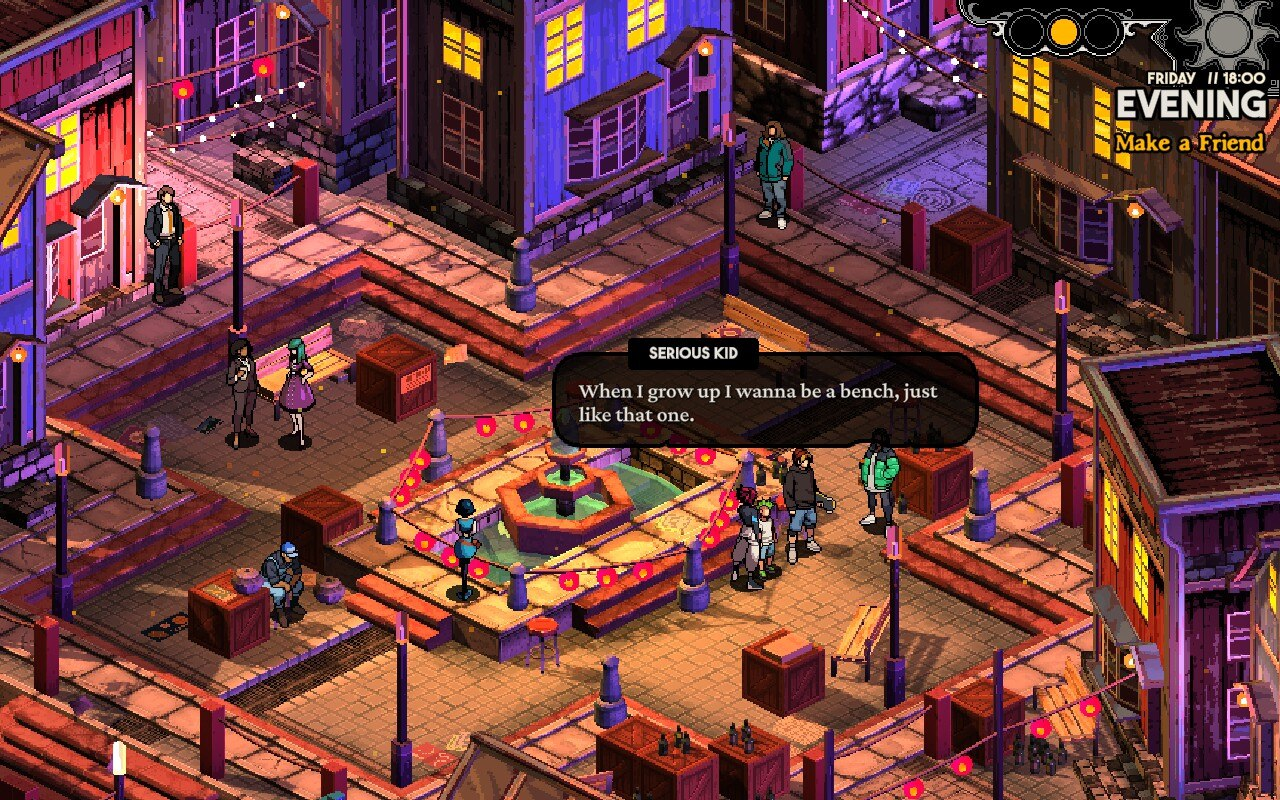Advance the Serious Kid dialogue bubble

pyautogui.click(x=765, y=402)
